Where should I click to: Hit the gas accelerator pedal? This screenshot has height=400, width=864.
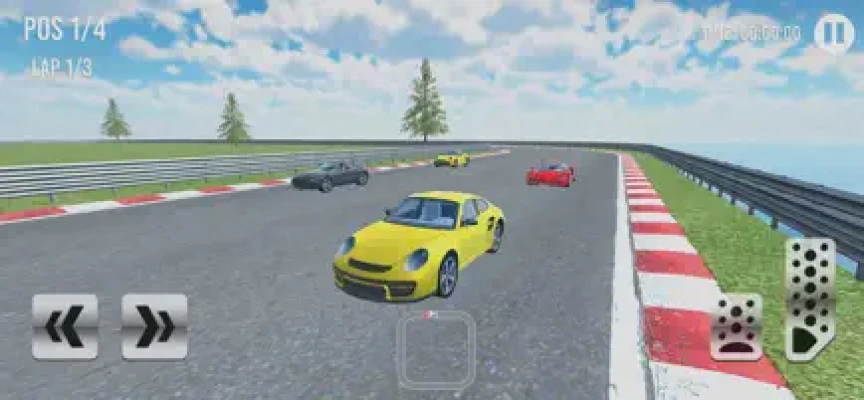809,298
